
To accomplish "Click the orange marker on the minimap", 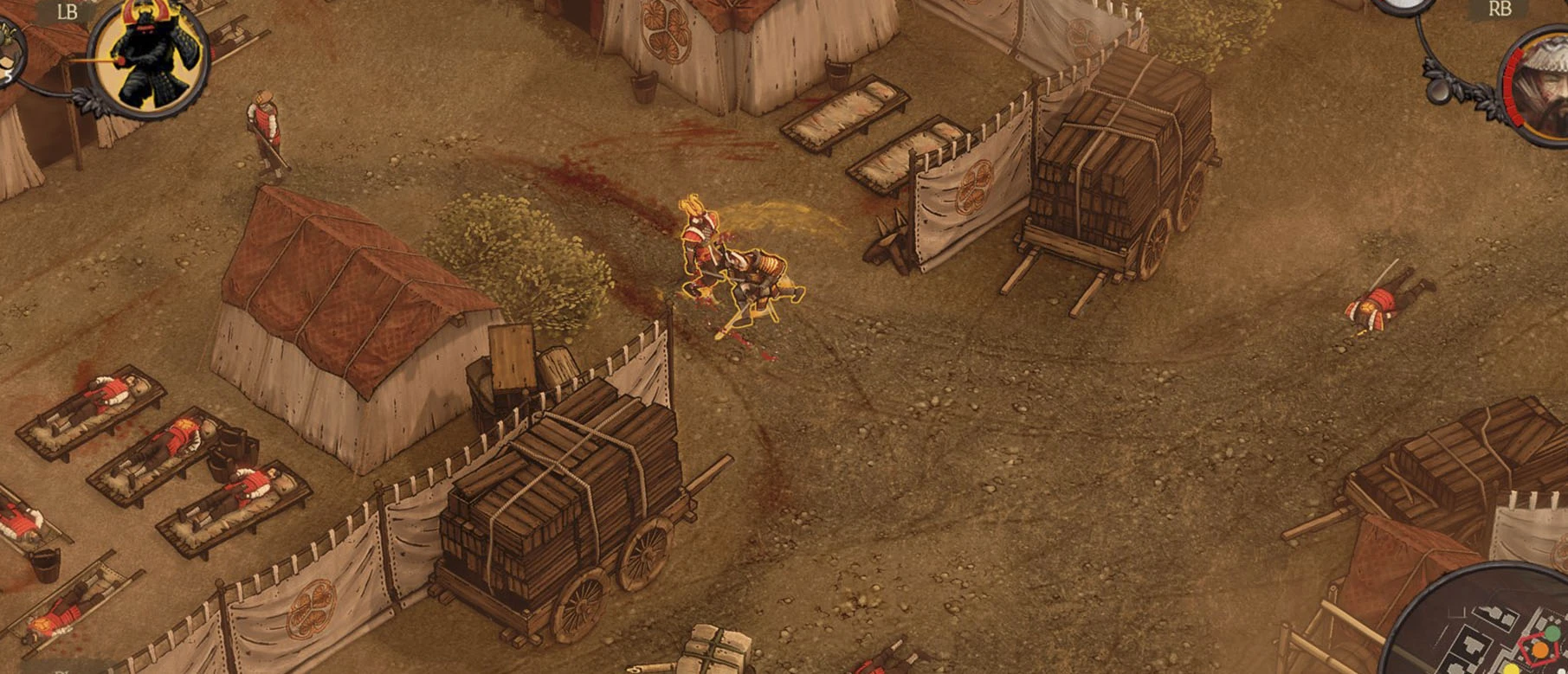I will 1540,650.
